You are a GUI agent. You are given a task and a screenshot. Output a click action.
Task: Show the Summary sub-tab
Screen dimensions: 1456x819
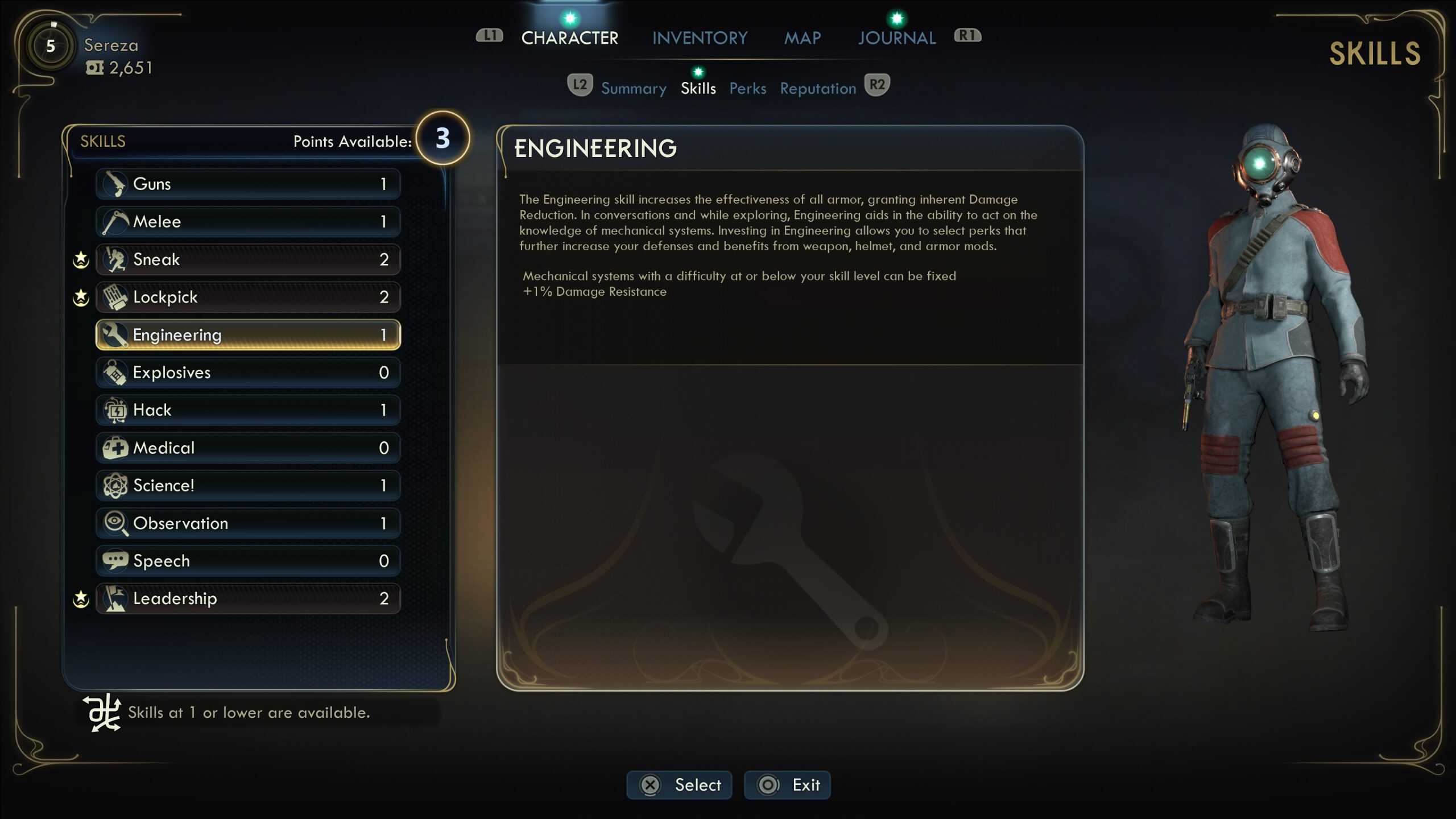(634, 89)
